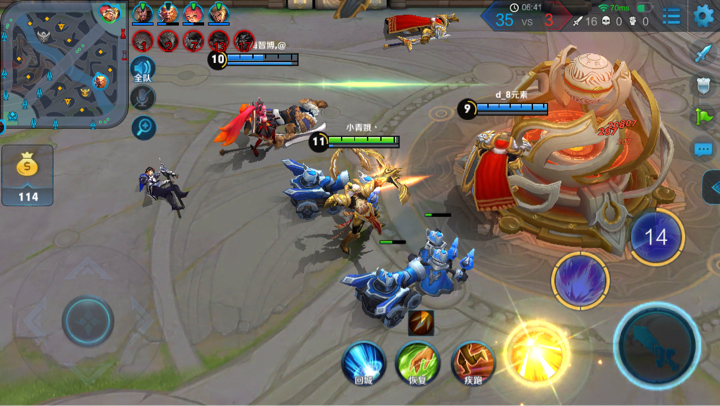Toggle the muted microphone button
The height and width of the screenshot is (406, 720).
coord(143,98)
